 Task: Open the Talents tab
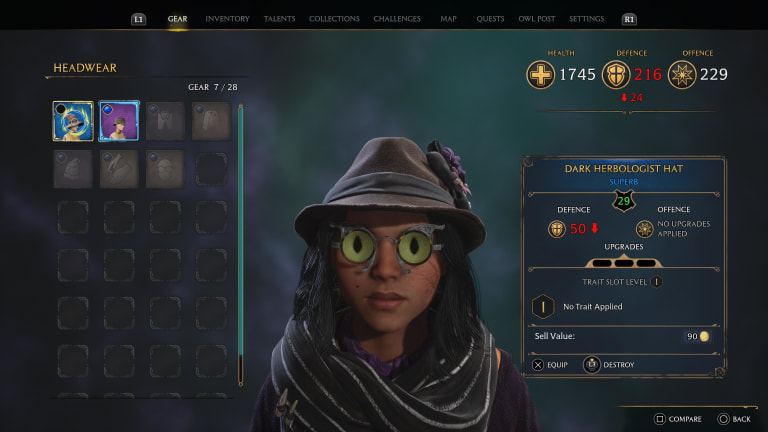[x=279, y=19]
